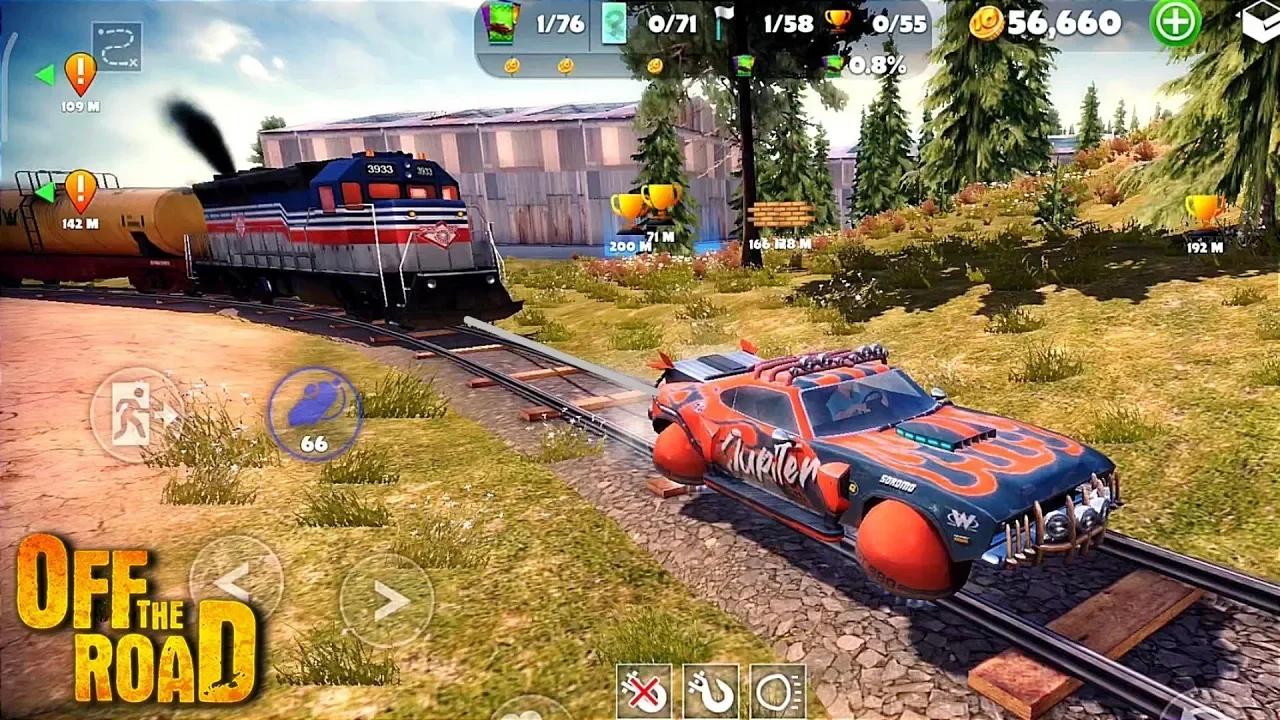Viewport: 1280px width, 720px height.
Task: Select the 142 M orange mission marker
Action: click(x=80, y=190)
